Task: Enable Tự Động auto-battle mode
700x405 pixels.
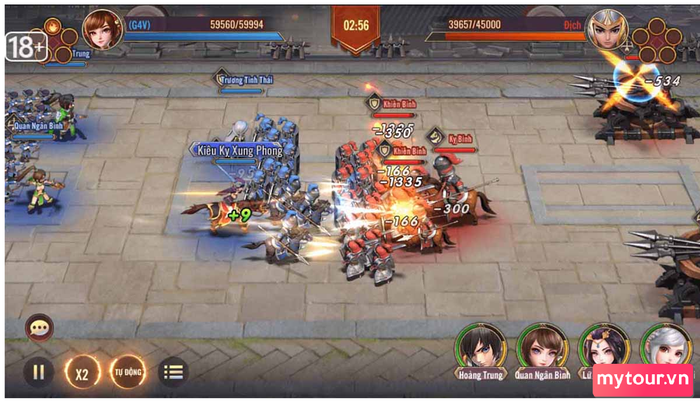Action: pos(128,372)
